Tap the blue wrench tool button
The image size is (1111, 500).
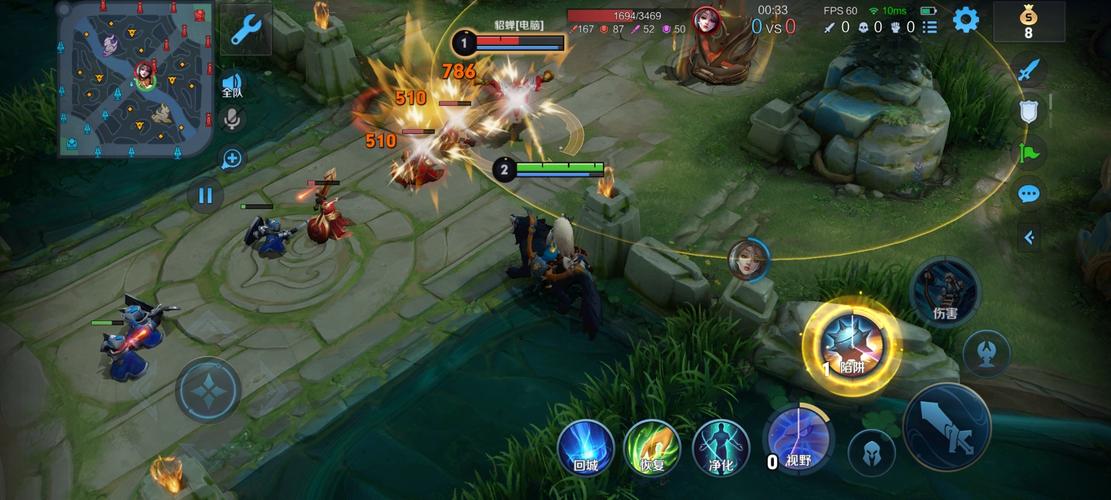(x=245, y=29)
